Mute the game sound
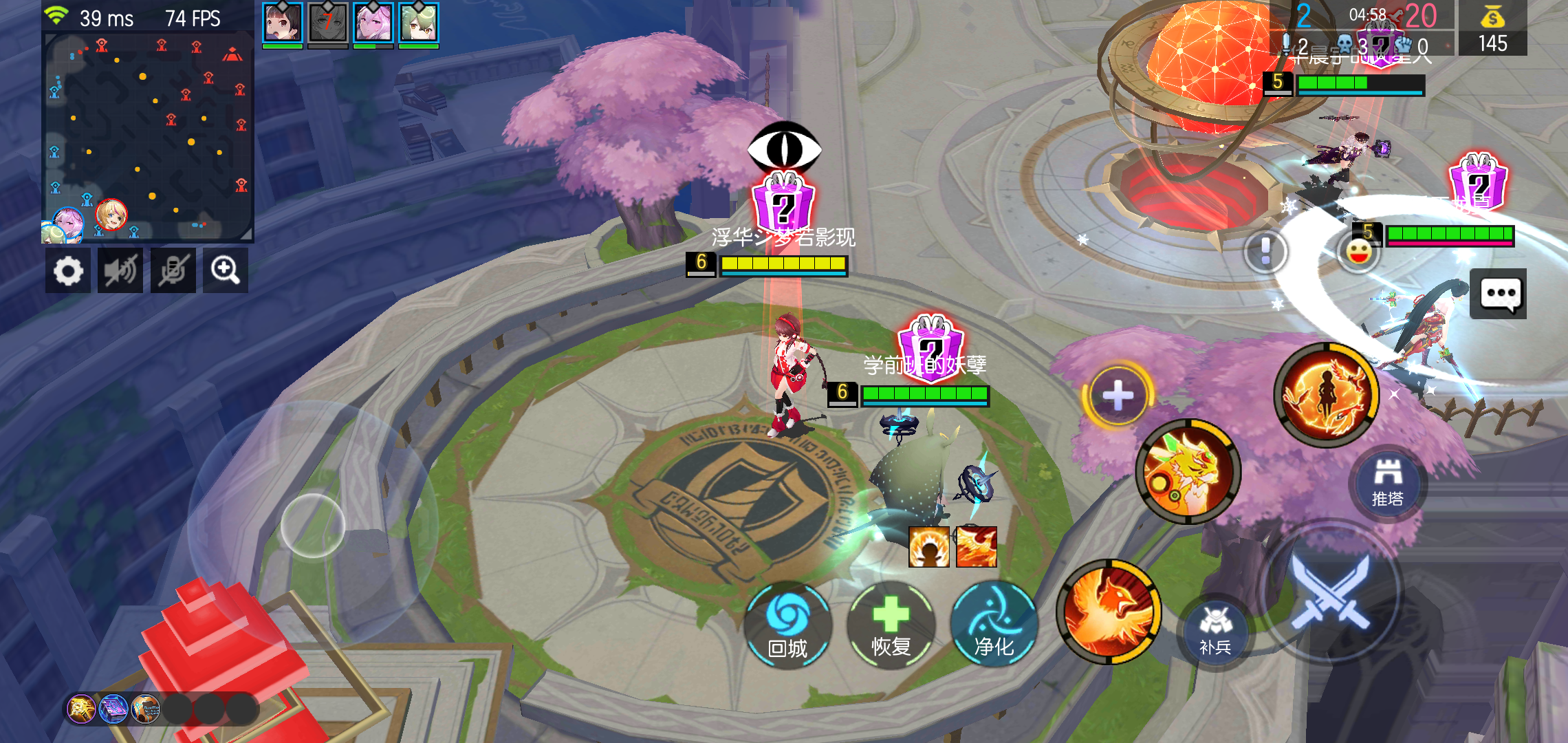This screenshot has width=1568, height=743. [120, 270]
